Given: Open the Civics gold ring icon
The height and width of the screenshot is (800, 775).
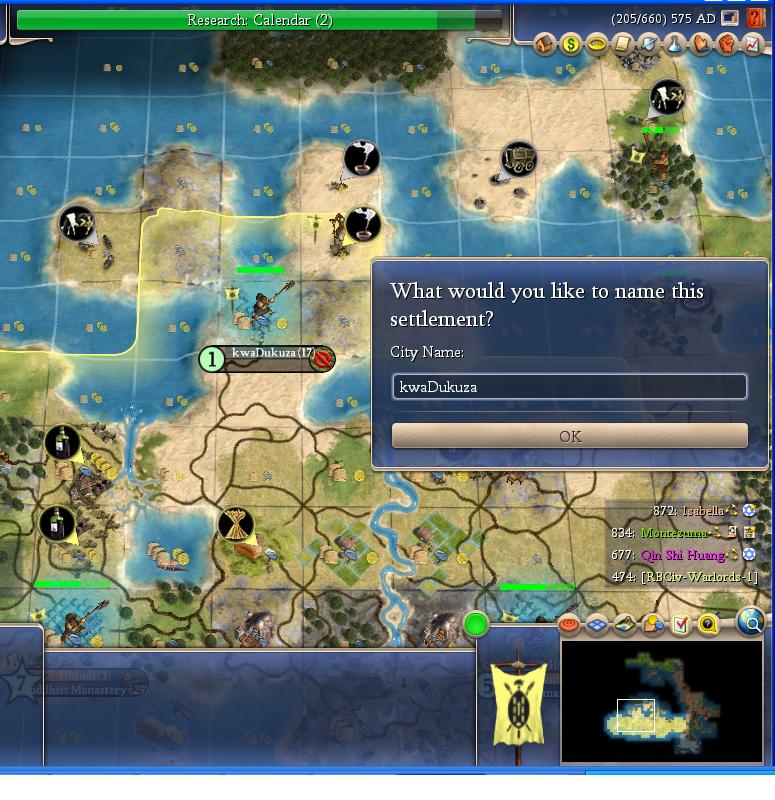Looking at the screenshot, I should 596,44.
